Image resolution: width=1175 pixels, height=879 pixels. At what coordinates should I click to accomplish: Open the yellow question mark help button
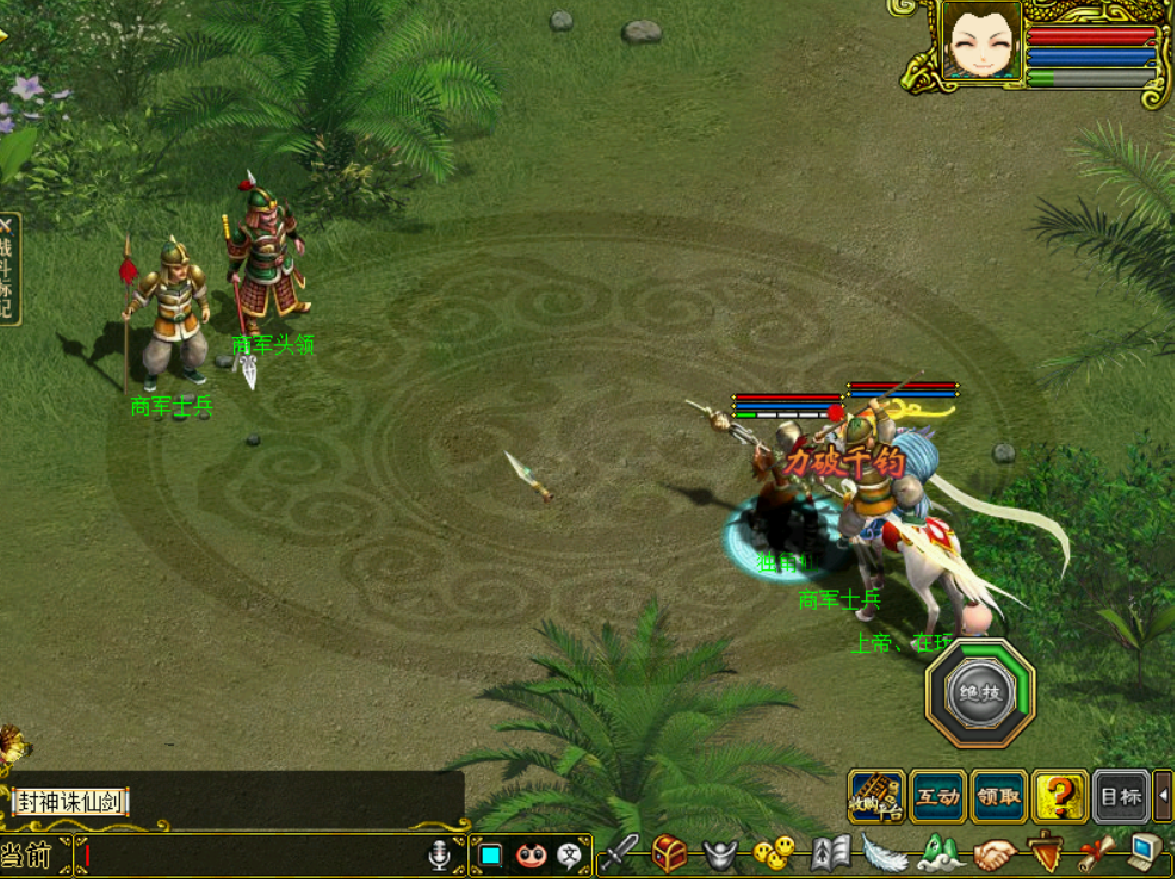point(1060,797)
